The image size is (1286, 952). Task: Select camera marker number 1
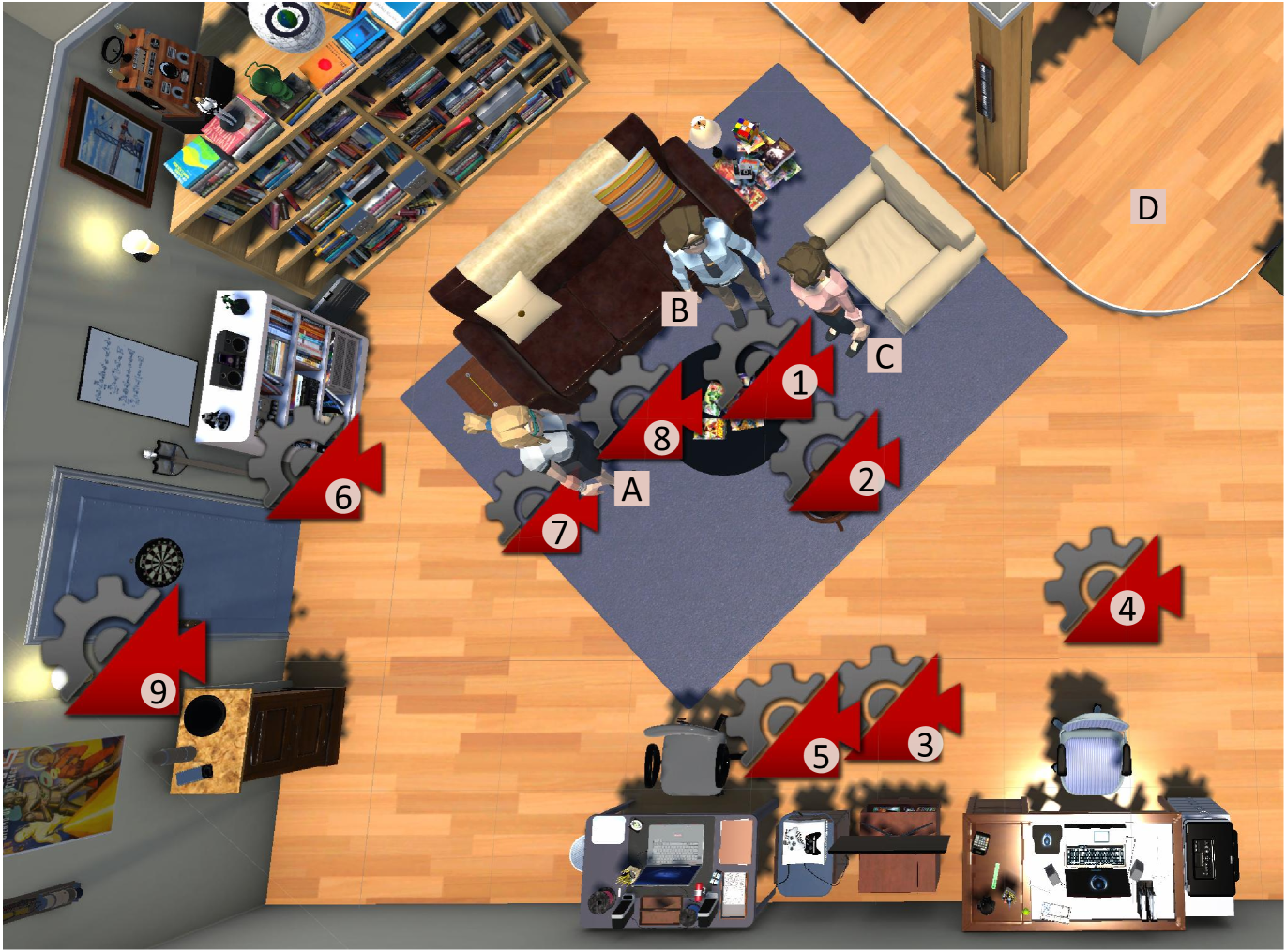pyautogui.click(x=799, y=382)
